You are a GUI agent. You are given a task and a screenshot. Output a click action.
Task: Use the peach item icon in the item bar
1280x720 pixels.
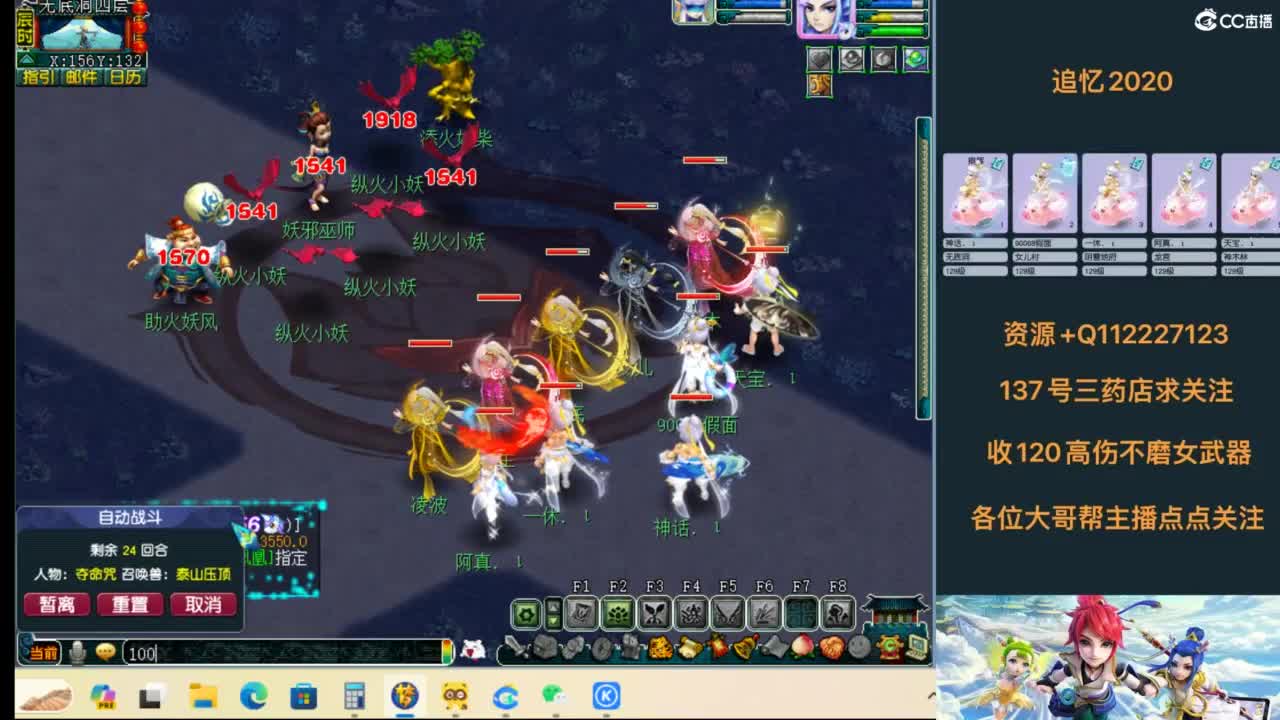point(801,646)
